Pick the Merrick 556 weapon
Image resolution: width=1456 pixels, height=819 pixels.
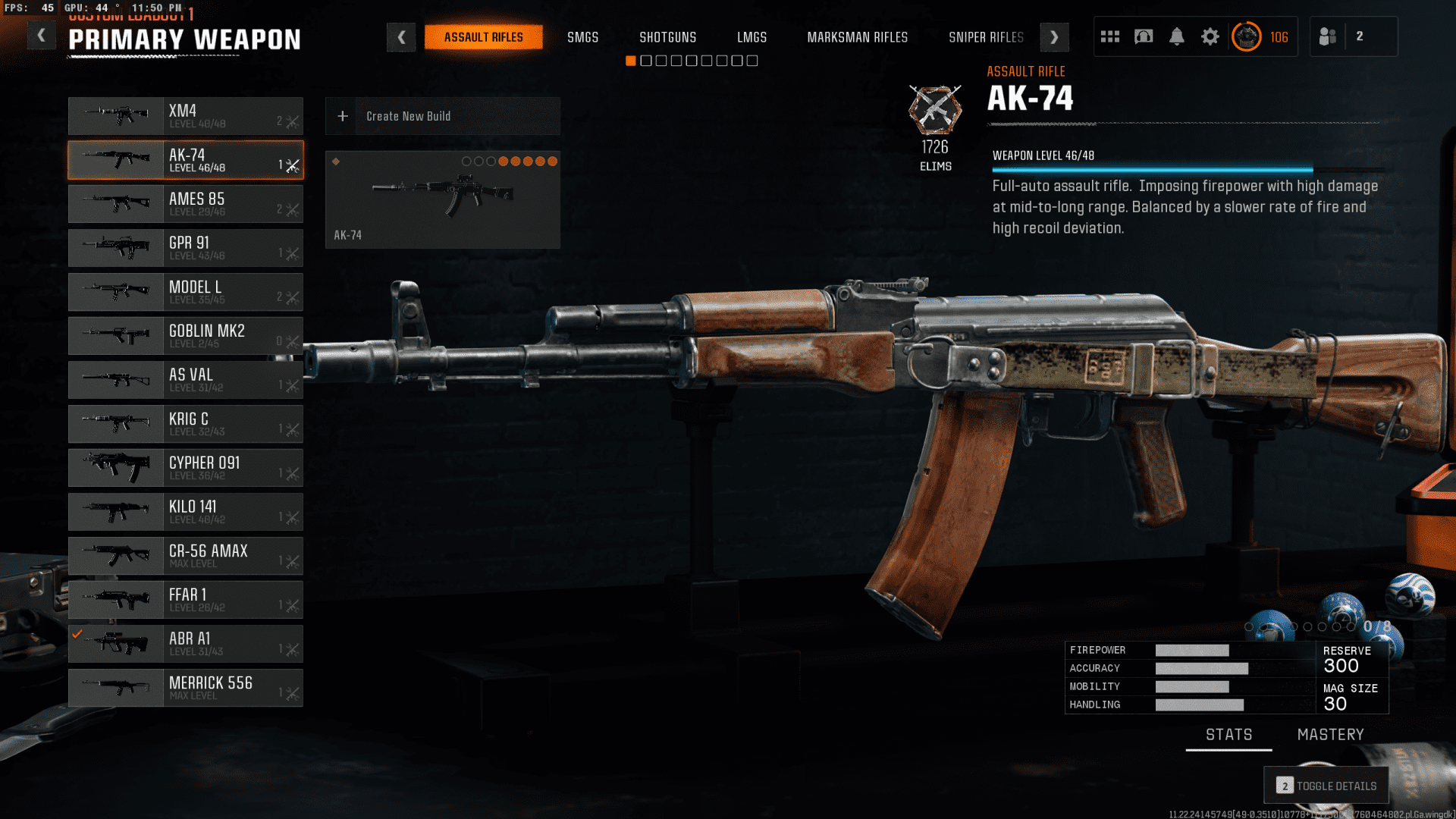pos(186,688)
